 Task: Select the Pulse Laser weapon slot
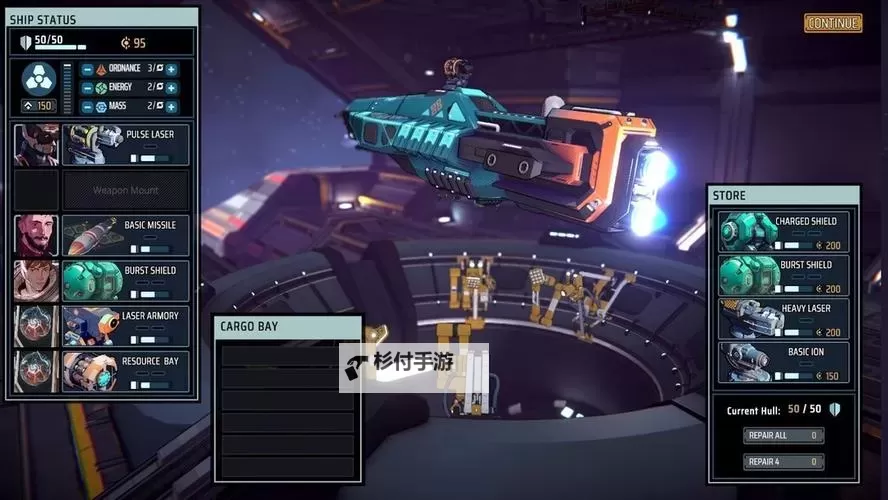[126, 145]
